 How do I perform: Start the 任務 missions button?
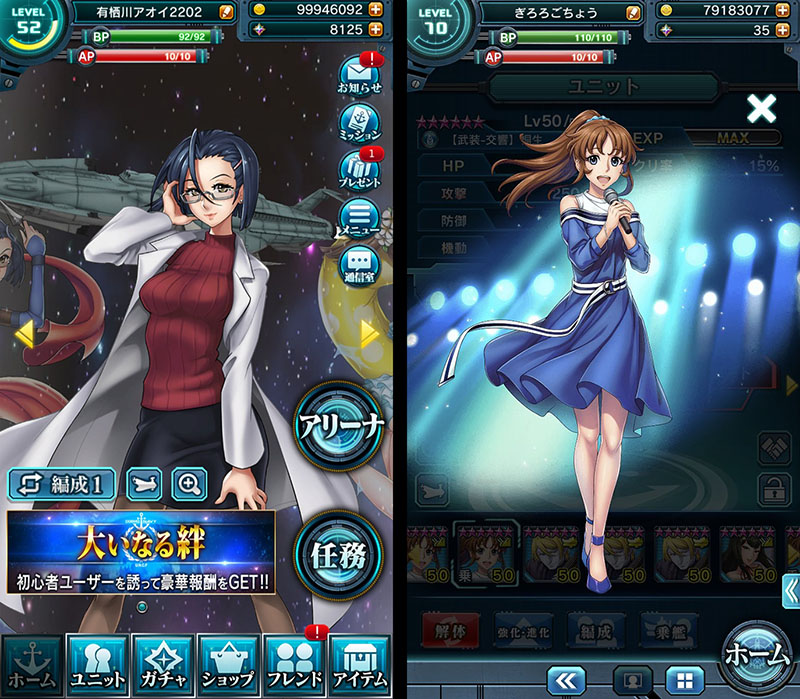pos(340,550)
